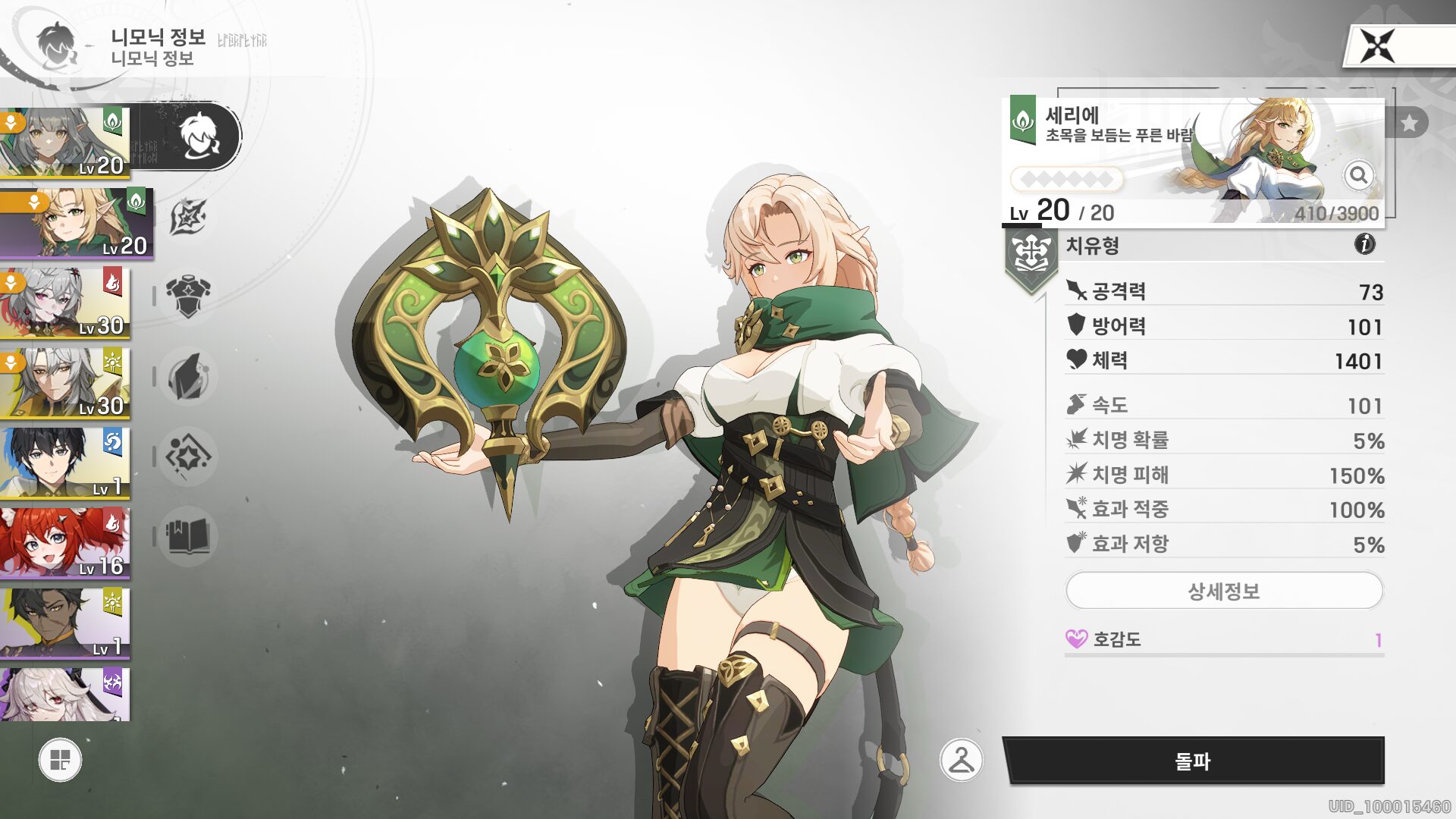Toggle the favorite star for 세리에
Image resolution: width=1456 pixels, height=819 pixels.
coord(1409,123)
